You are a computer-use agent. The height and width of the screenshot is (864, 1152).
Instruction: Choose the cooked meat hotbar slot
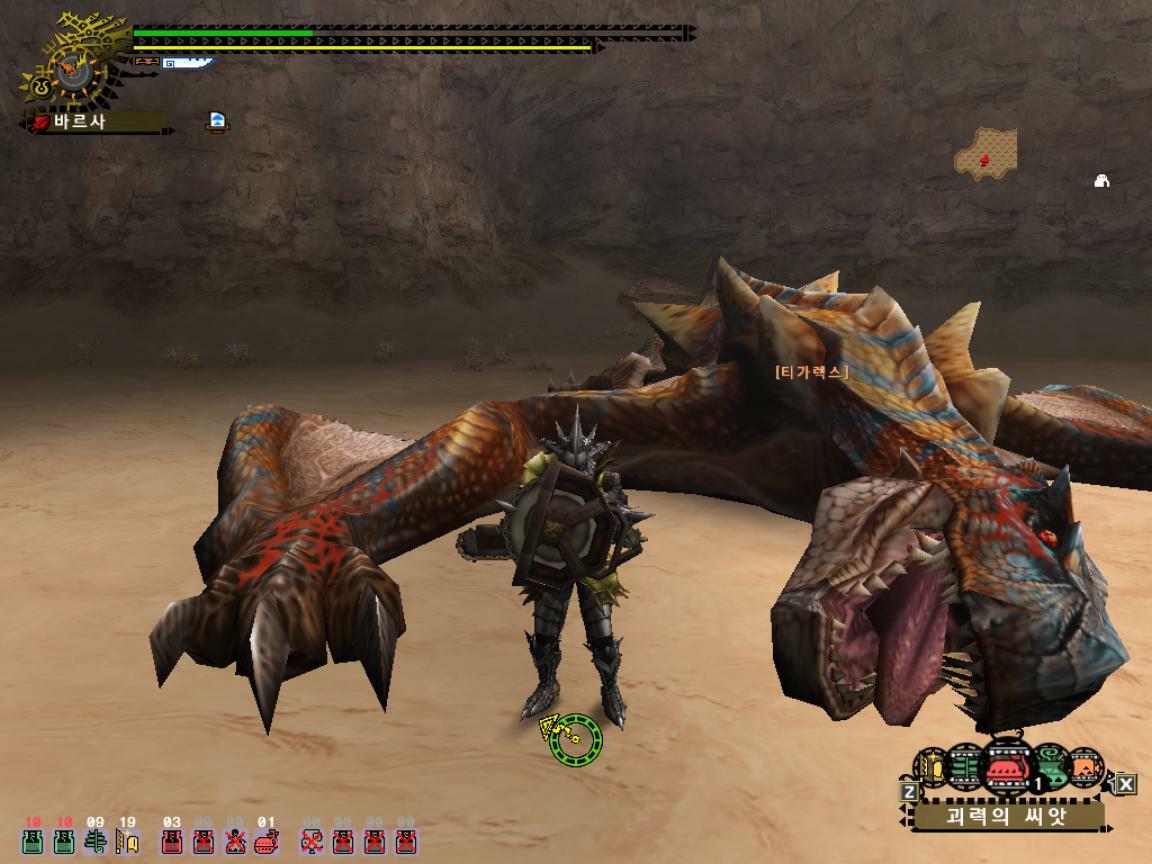266,841
